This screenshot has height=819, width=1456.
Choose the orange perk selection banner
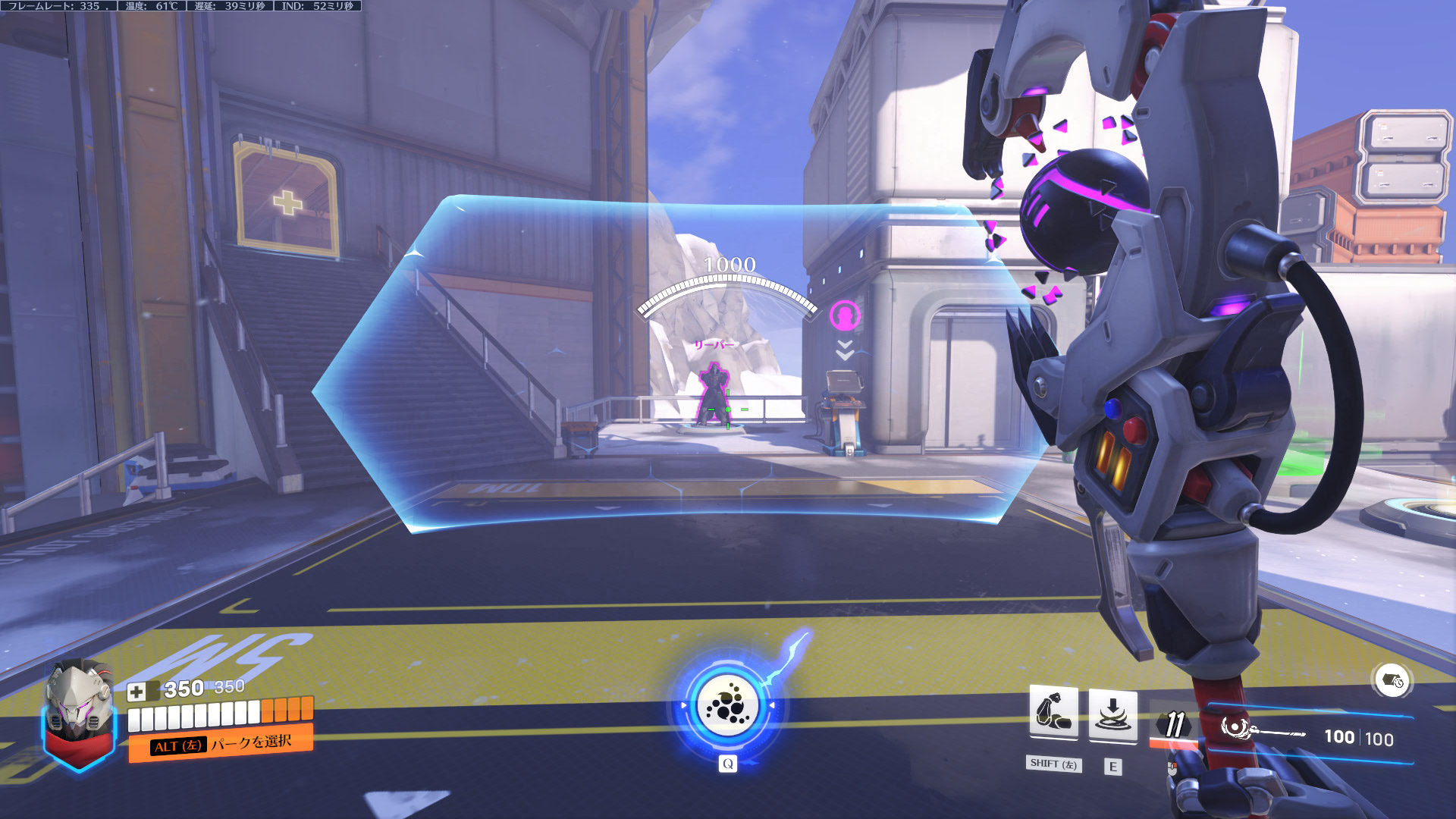[220, 743]
